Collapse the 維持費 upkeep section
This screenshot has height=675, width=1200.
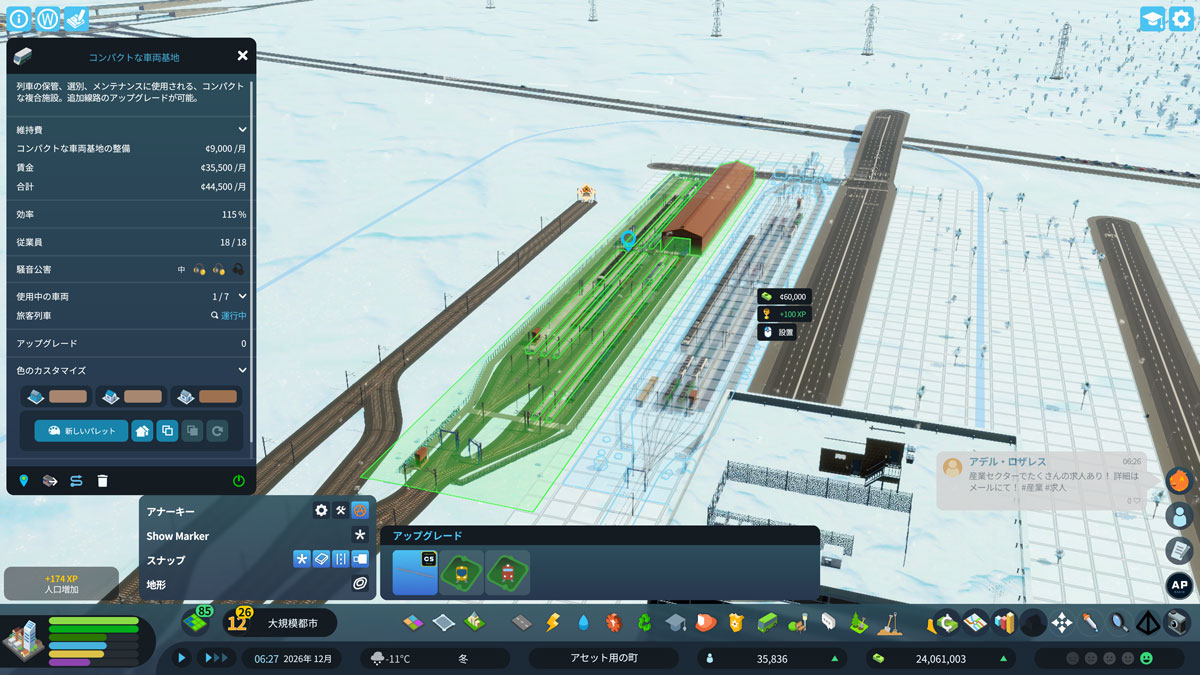242,129
